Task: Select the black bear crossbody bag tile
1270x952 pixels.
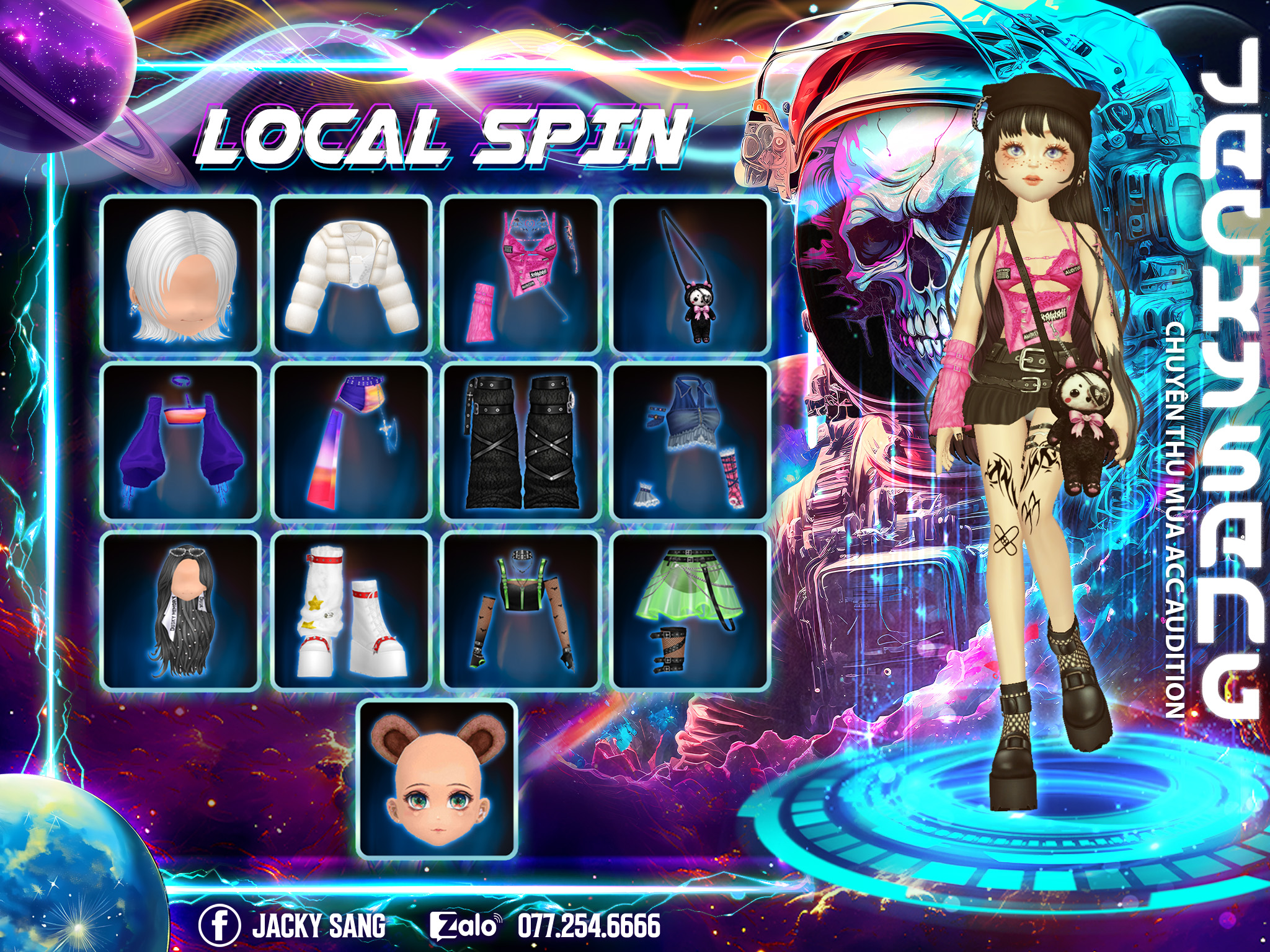Action: [690, 274]
